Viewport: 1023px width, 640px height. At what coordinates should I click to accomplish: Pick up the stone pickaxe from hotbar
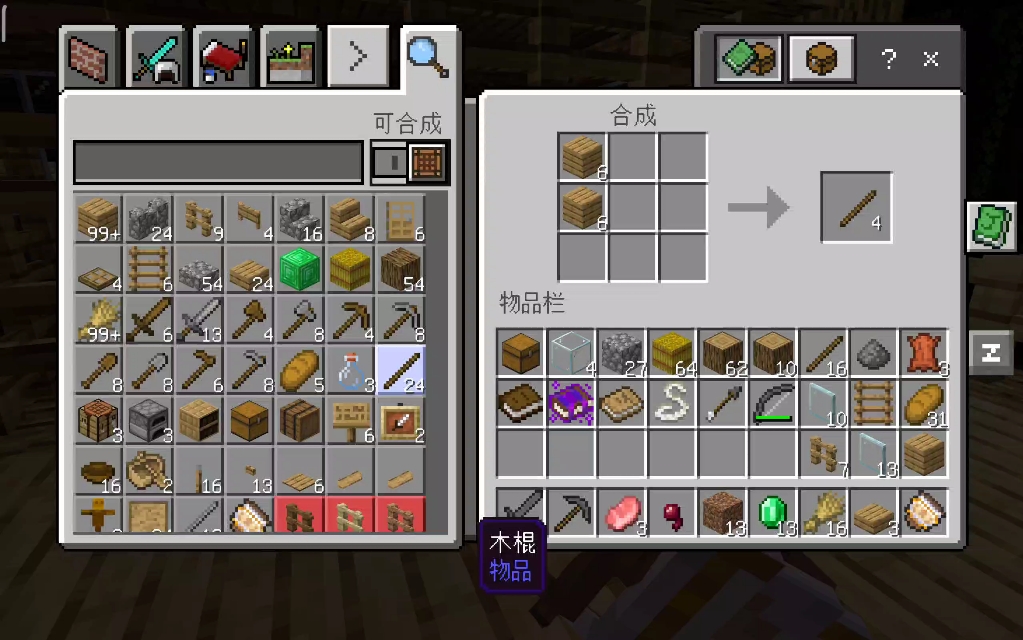point(571,512)
